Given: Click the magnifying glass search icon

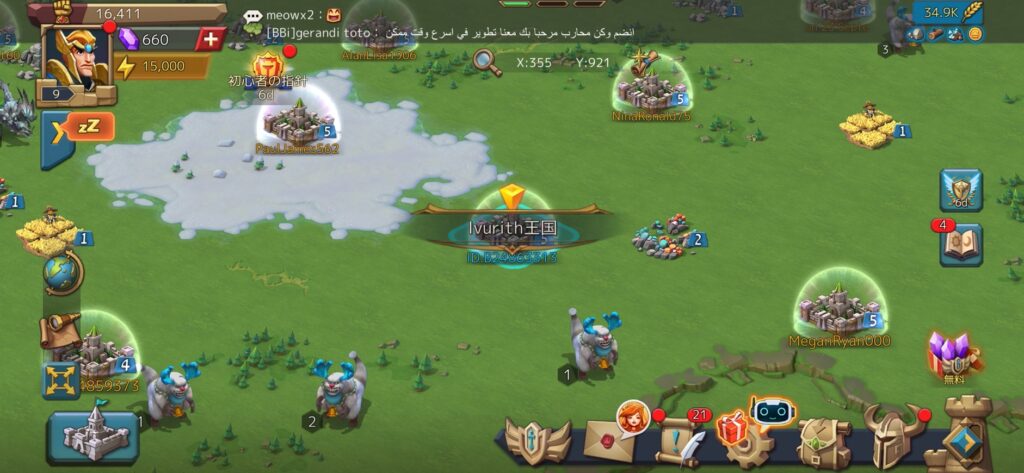Looking at the screenshot, I should click(487, 61).
